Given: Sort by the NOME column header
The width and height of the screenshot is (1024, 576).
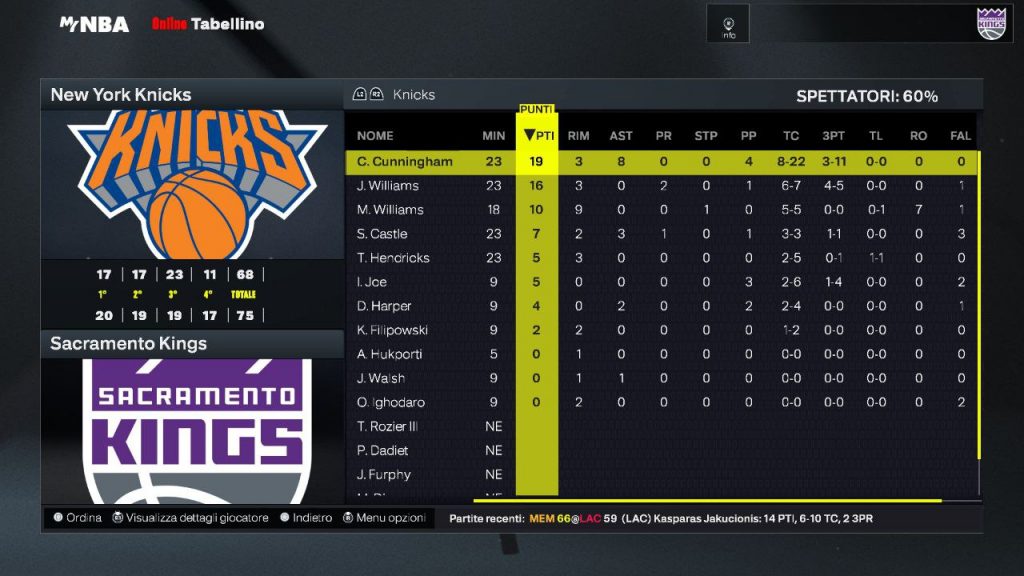Looking at the screenshot, I should pyautogui.click(x=375, y=136).
